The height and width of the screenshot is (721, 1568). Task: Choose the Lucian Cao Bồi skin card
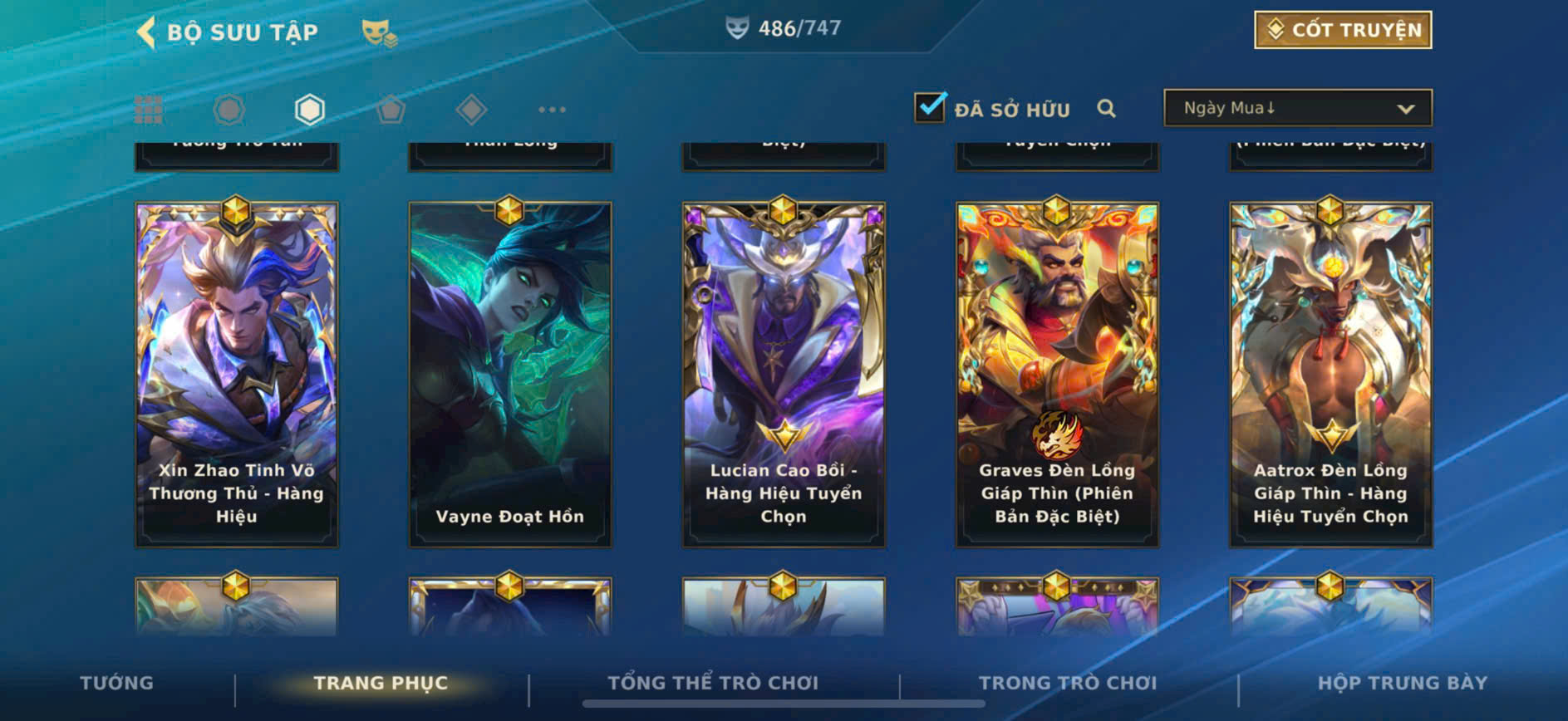[784, 374]
